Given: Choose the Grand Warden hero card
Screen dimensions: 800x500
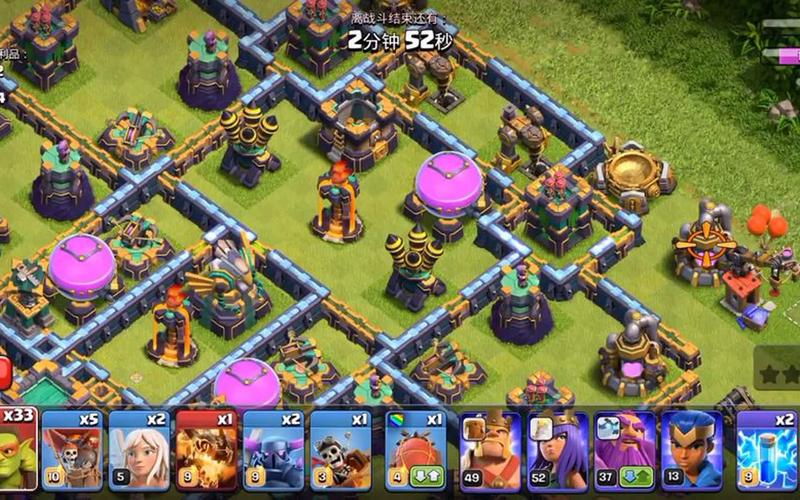Looking at the screenshot, I should 625,450.
